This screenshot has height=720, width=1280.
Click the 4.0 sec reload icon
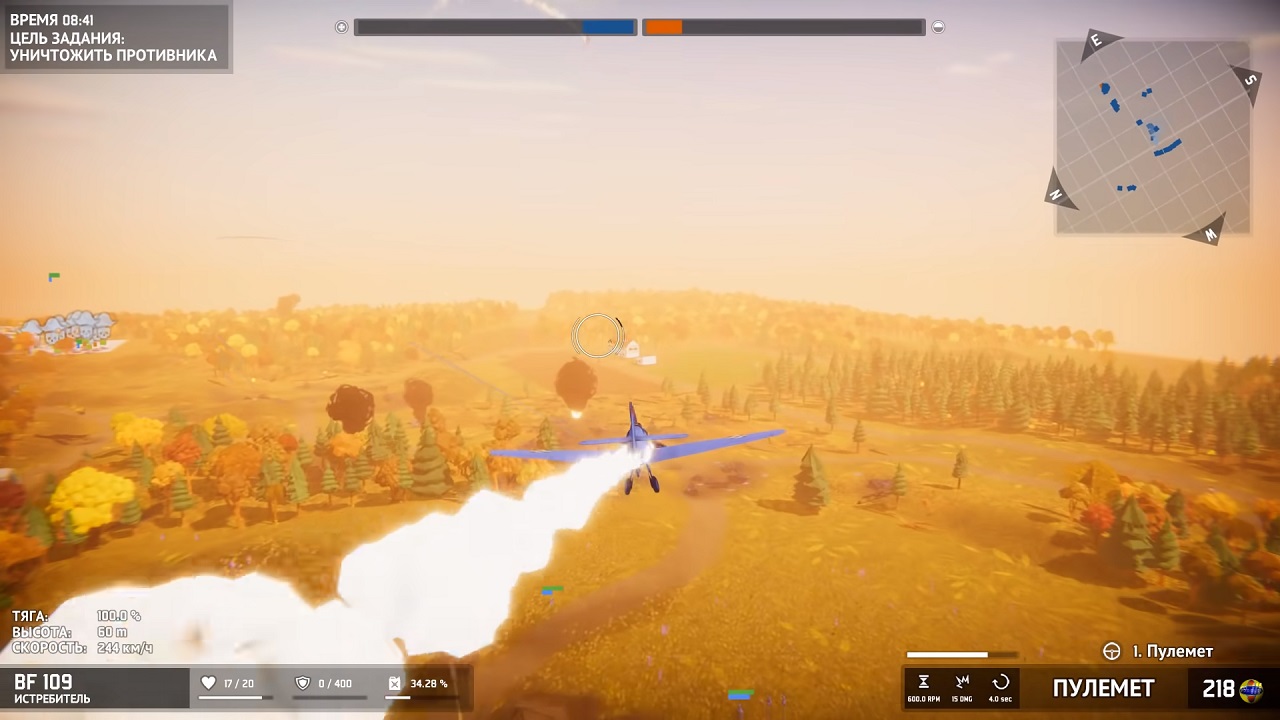(1000, 680)
